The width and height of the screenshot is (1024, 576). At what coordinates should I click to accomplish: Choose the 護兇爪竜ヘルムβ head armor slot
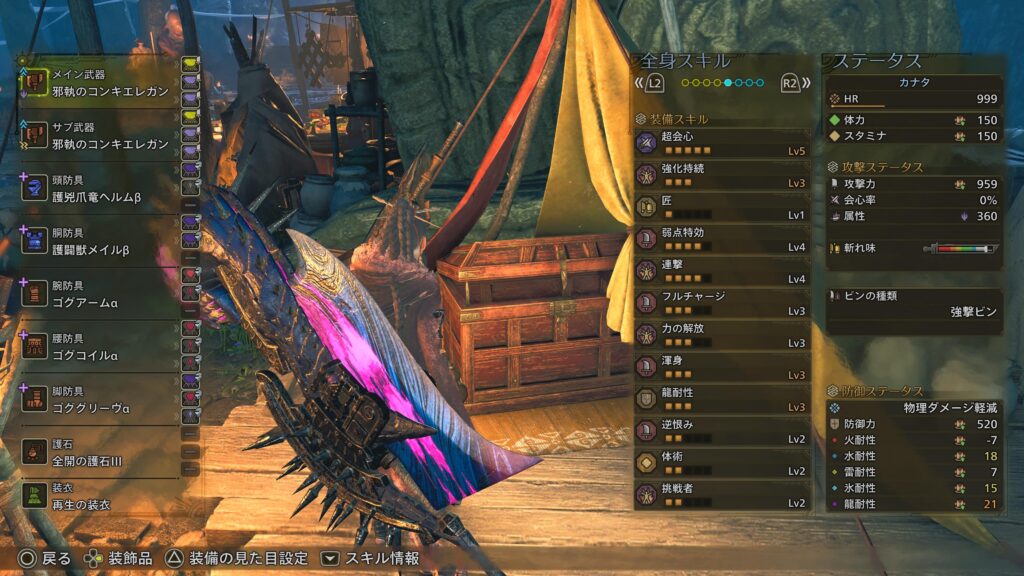coord(100,190)
